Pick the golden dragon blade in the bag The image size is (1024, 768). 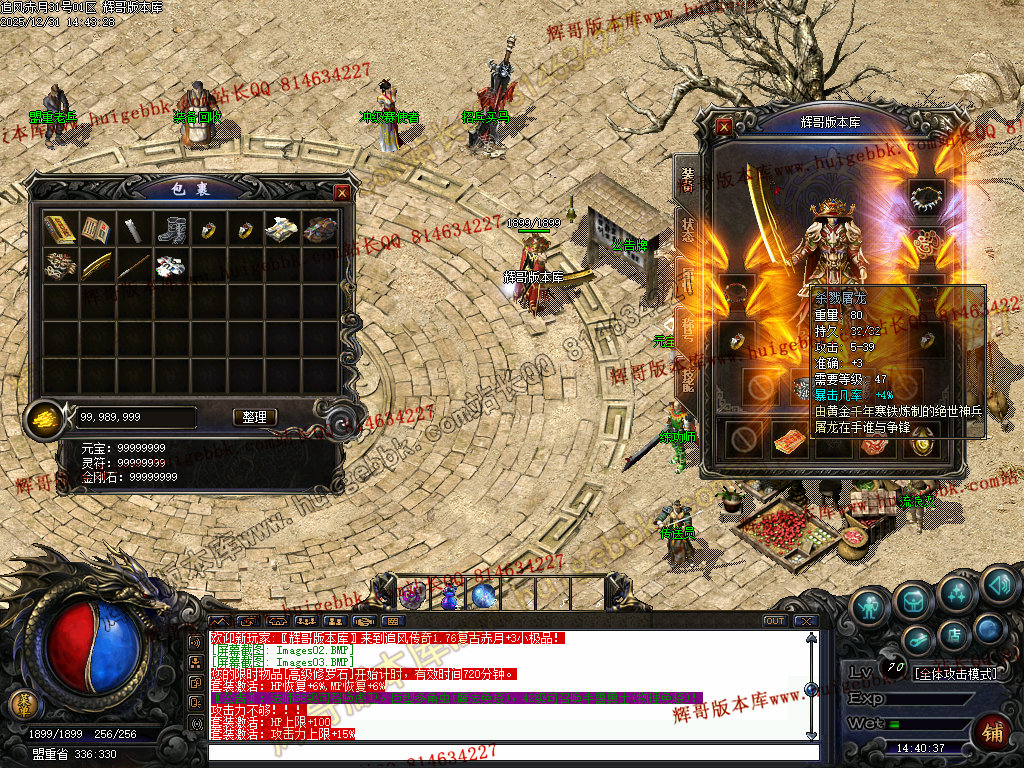tap(97, 267)
